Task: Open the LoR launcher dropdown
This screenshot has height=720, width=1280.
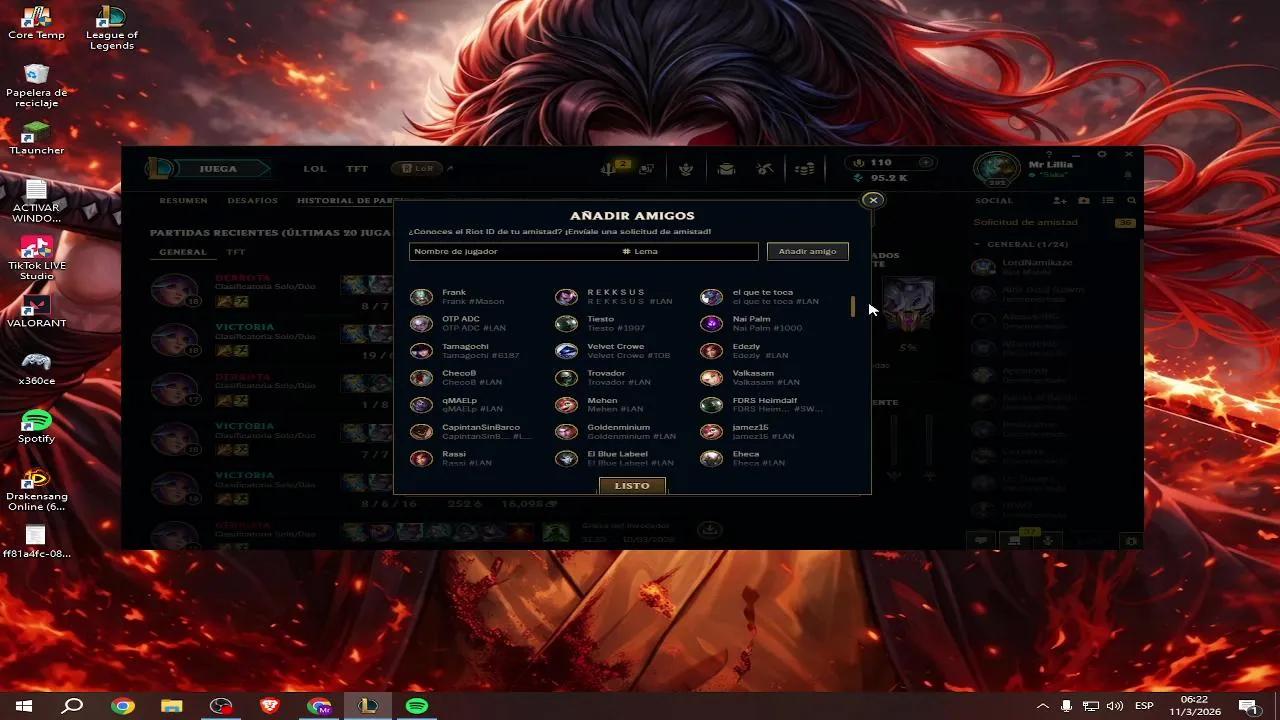Action: click(450, 168)
